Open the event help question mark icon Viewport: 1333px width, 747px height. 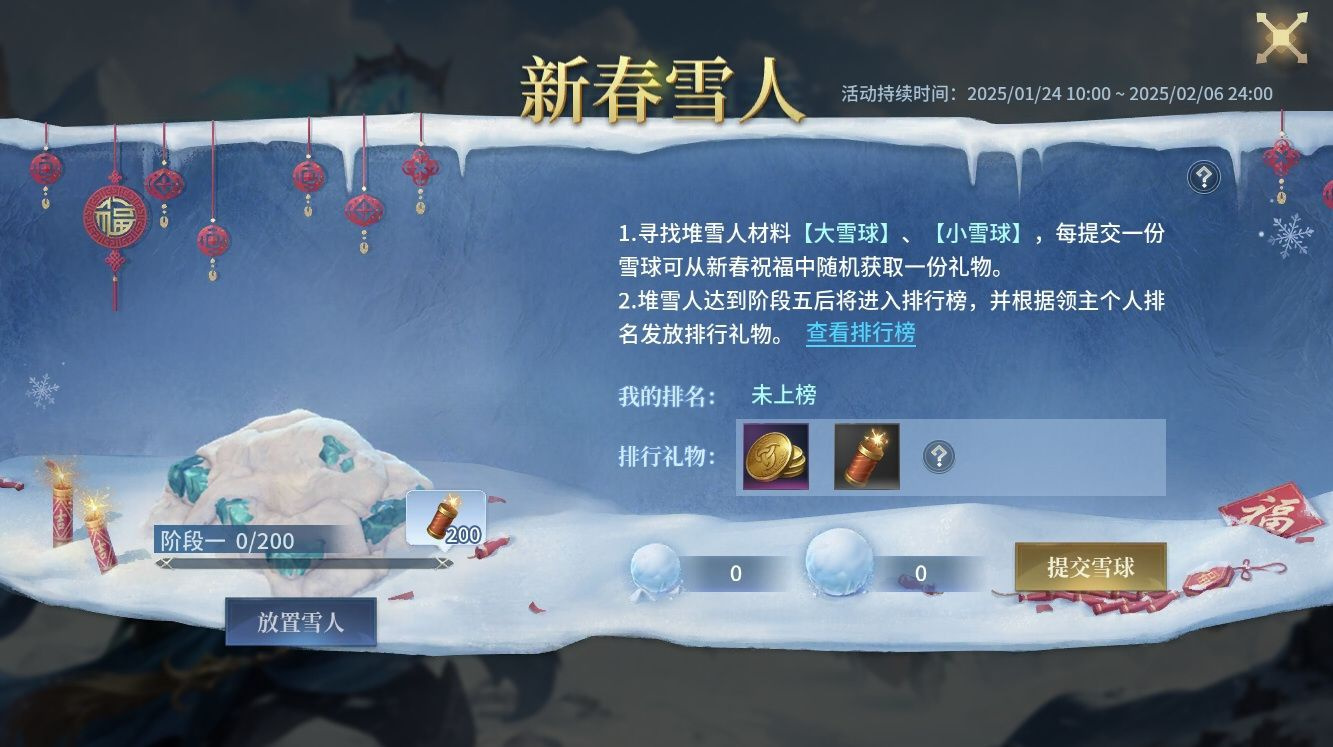tap(1204, 177)
